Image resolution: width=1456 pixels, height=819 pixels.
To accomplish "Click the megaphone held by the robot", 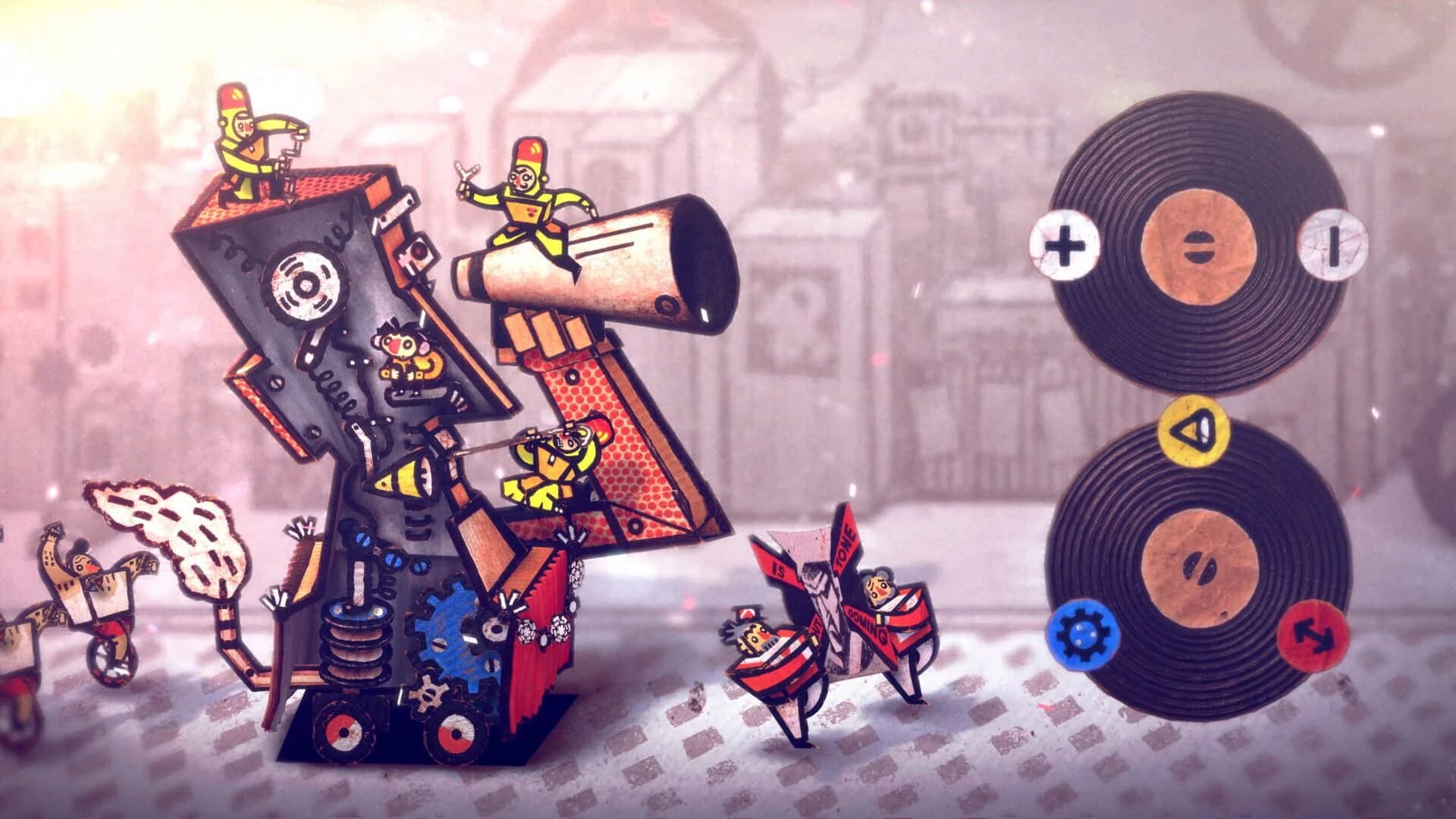I will pyautogui.click(x=622, y=258).
